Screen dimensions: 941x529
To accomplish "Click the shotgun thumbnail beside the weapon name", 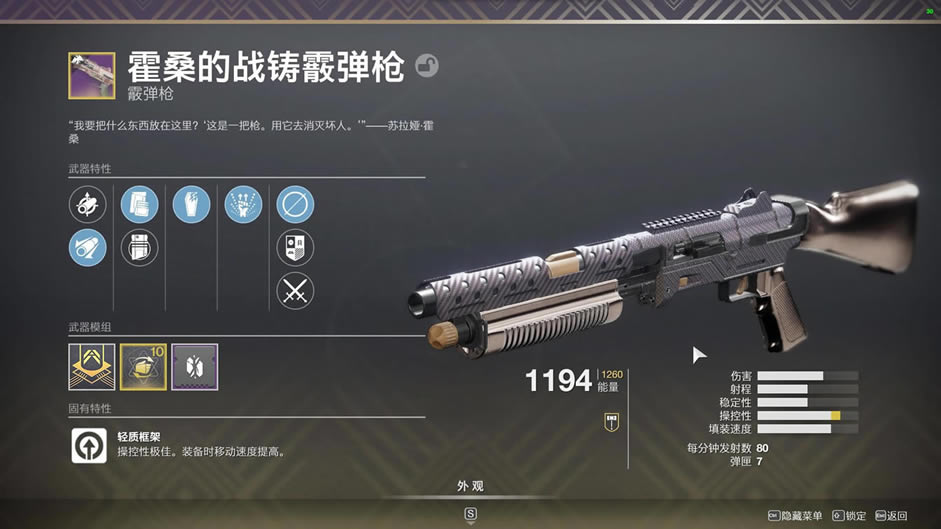I will [91, 76].
